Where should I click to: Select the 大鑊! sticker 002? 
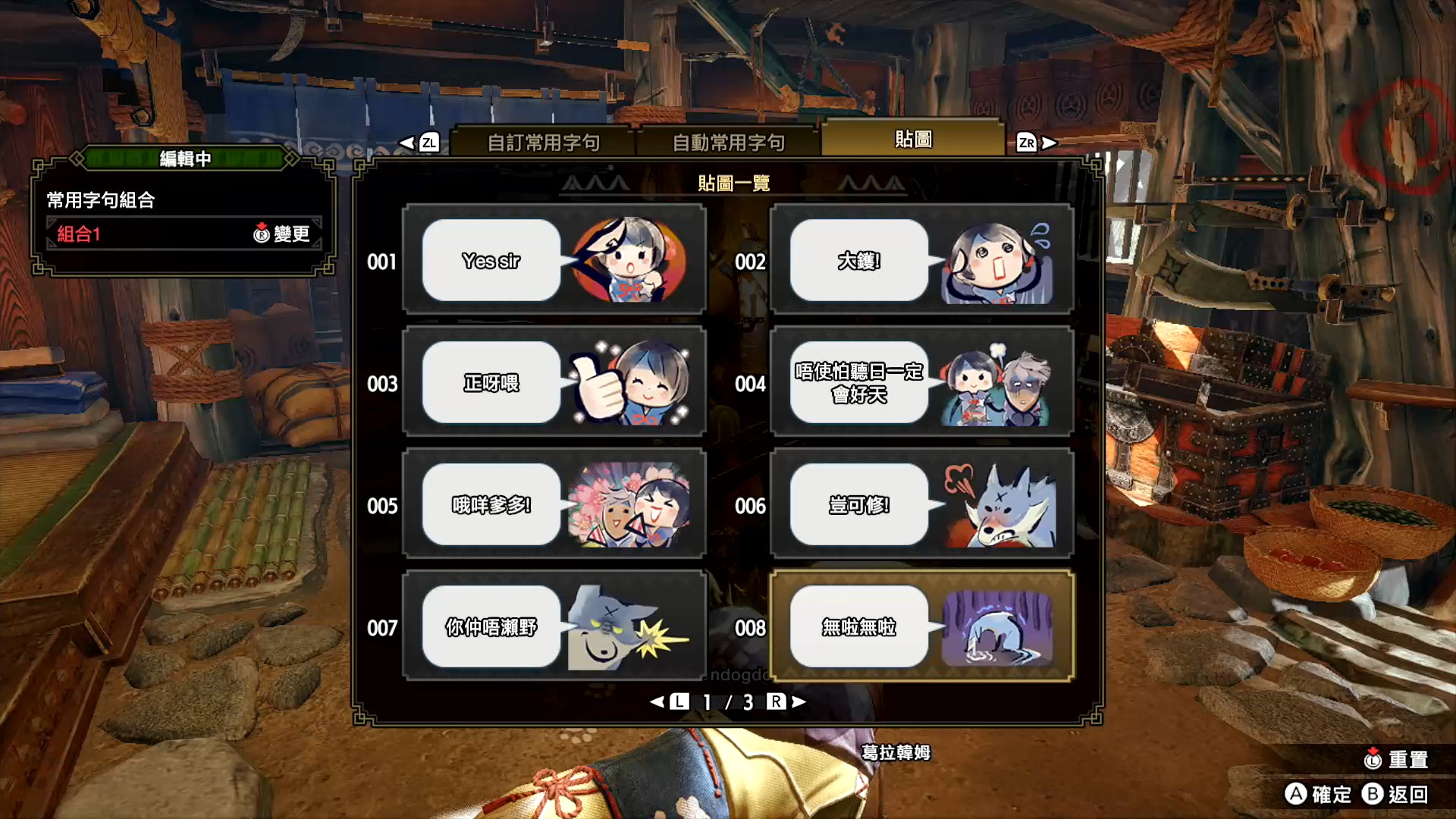click(x=921, y=260)
